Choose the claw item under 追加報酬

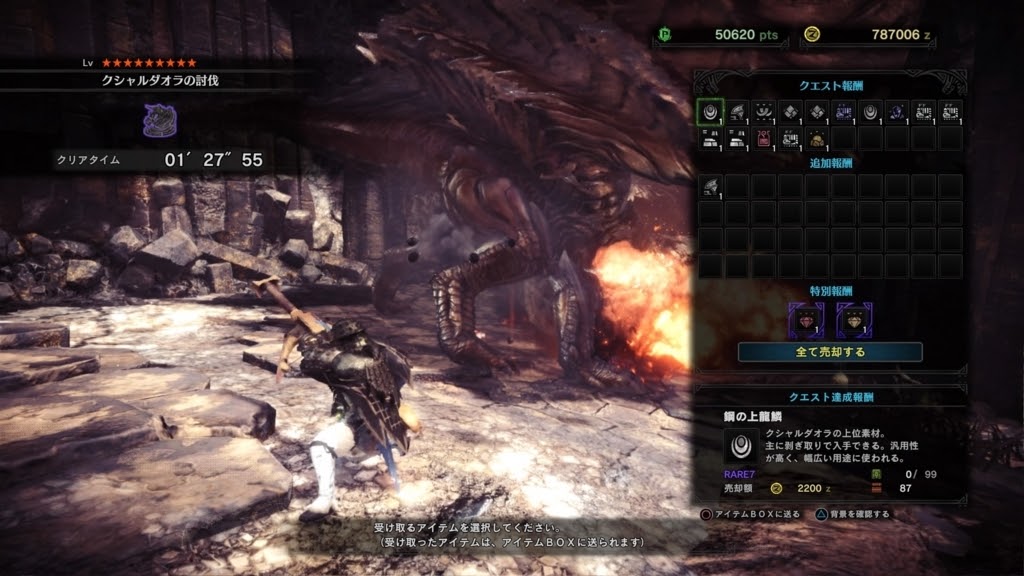709,186
